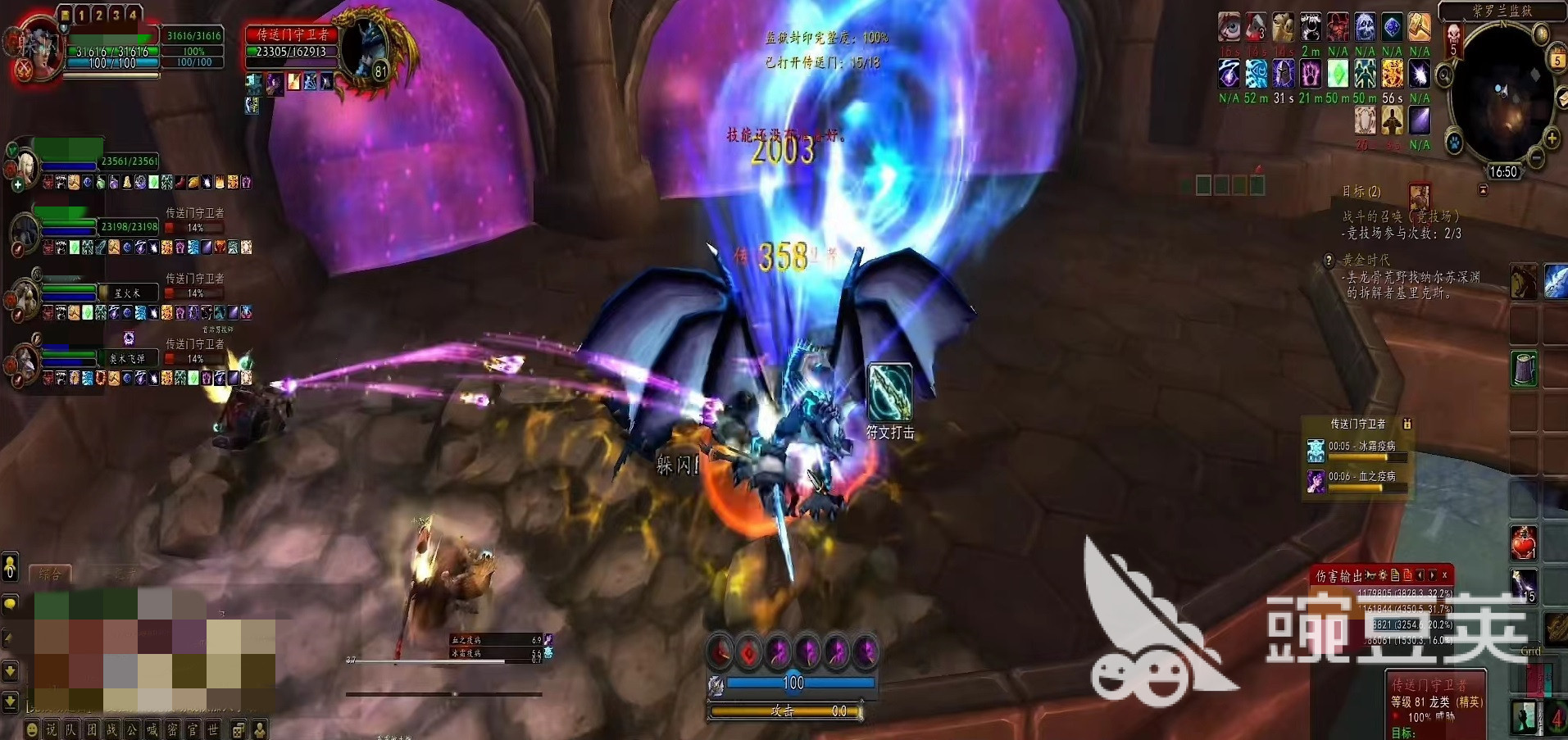The width and height of the screenshot is (1568, 740).
Task: Close the 伤害输出 damage meter window
Action: pyautogui.click(x=1445, y=575)
